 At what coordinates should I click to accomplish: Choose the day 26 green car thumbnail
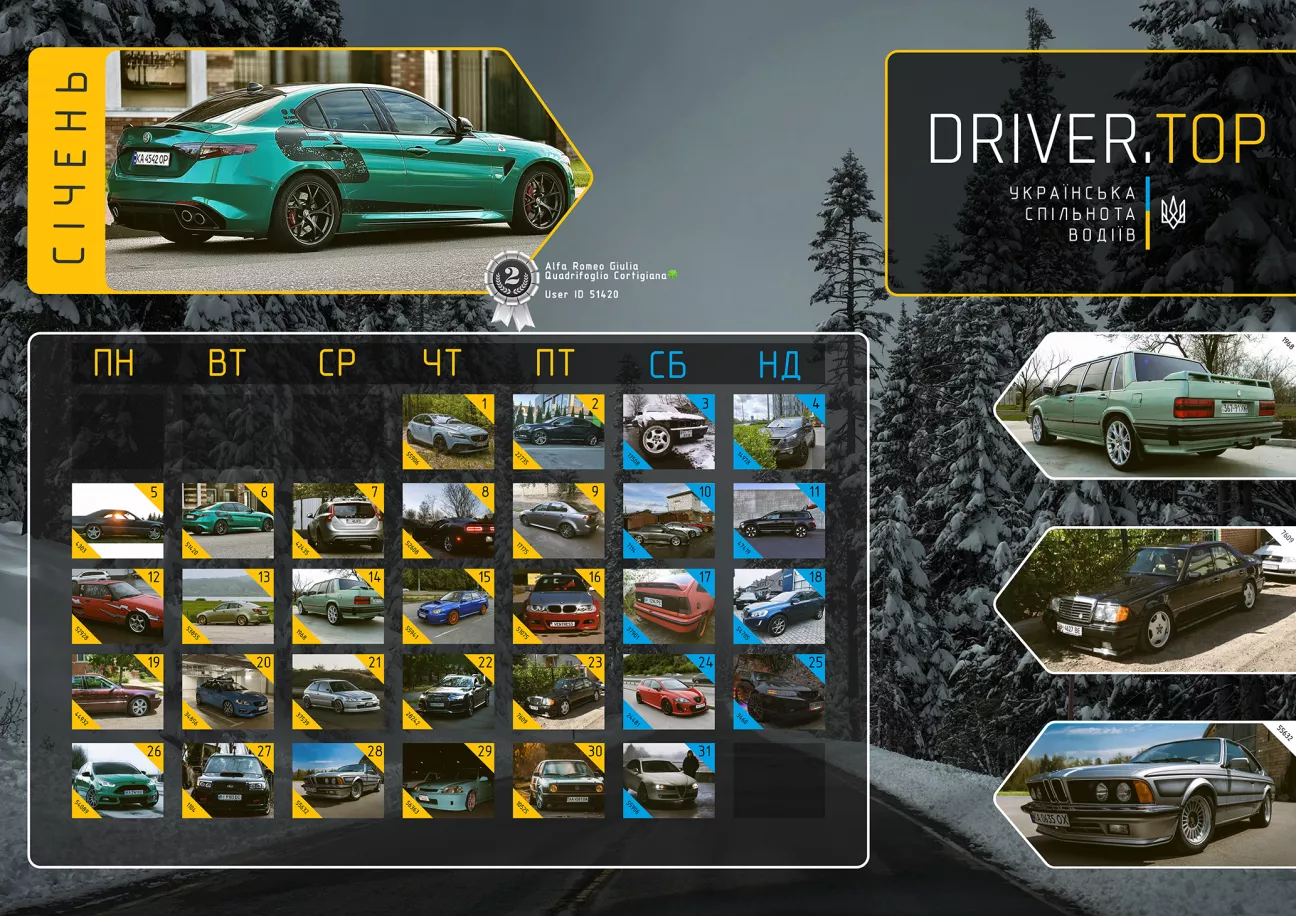(x=118, y=780)
